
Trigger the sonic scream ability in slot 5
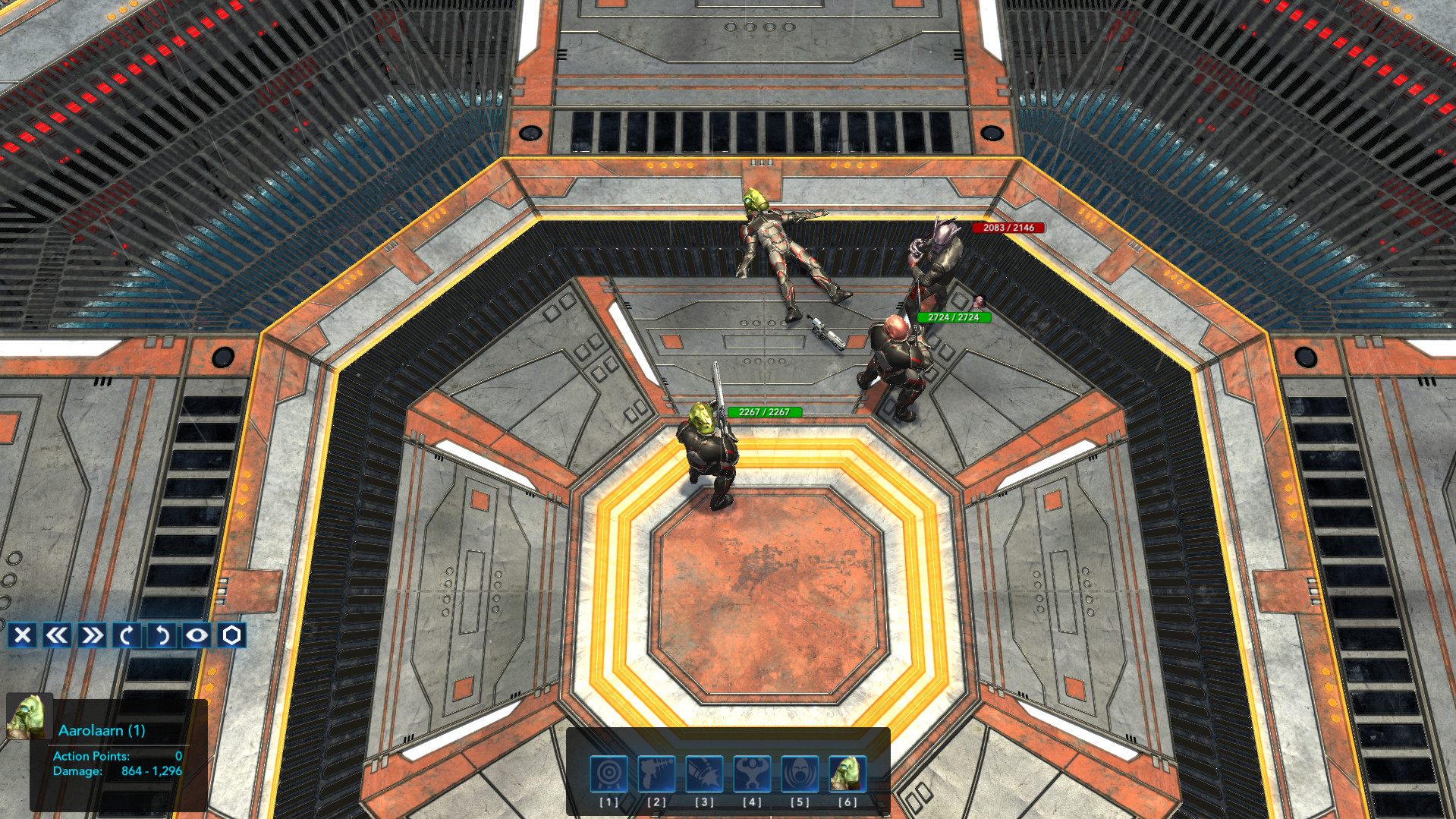coord(800,772)
